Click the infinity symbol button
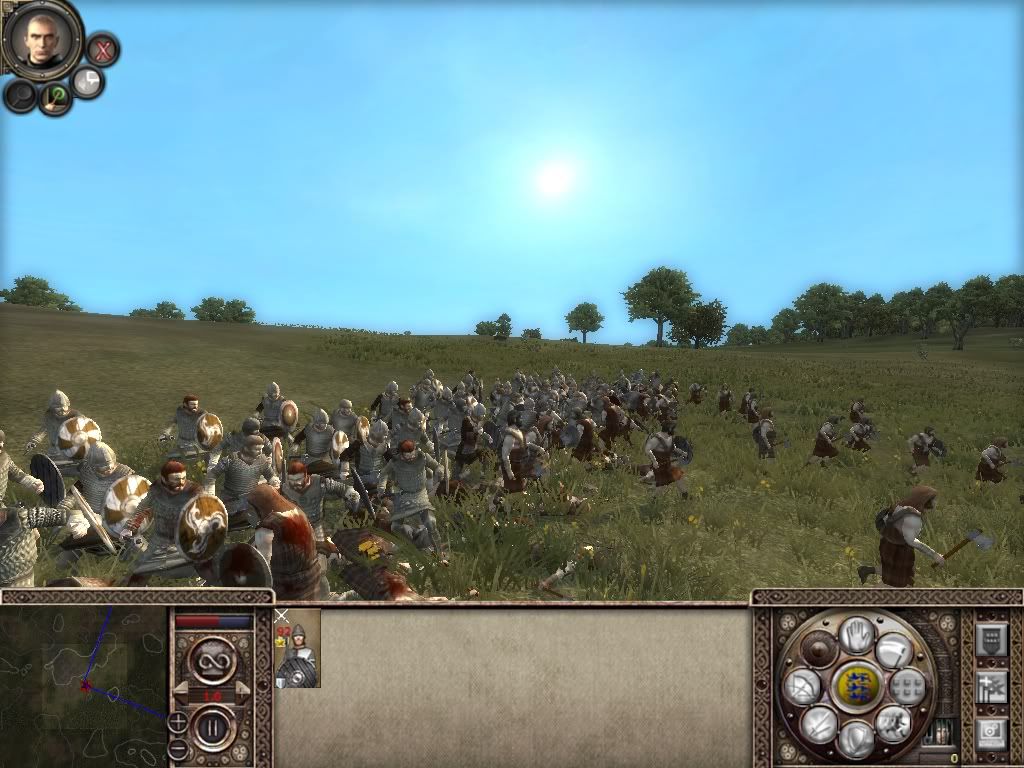Viewport: 1024px width, 768px height. tap(213, 659)
